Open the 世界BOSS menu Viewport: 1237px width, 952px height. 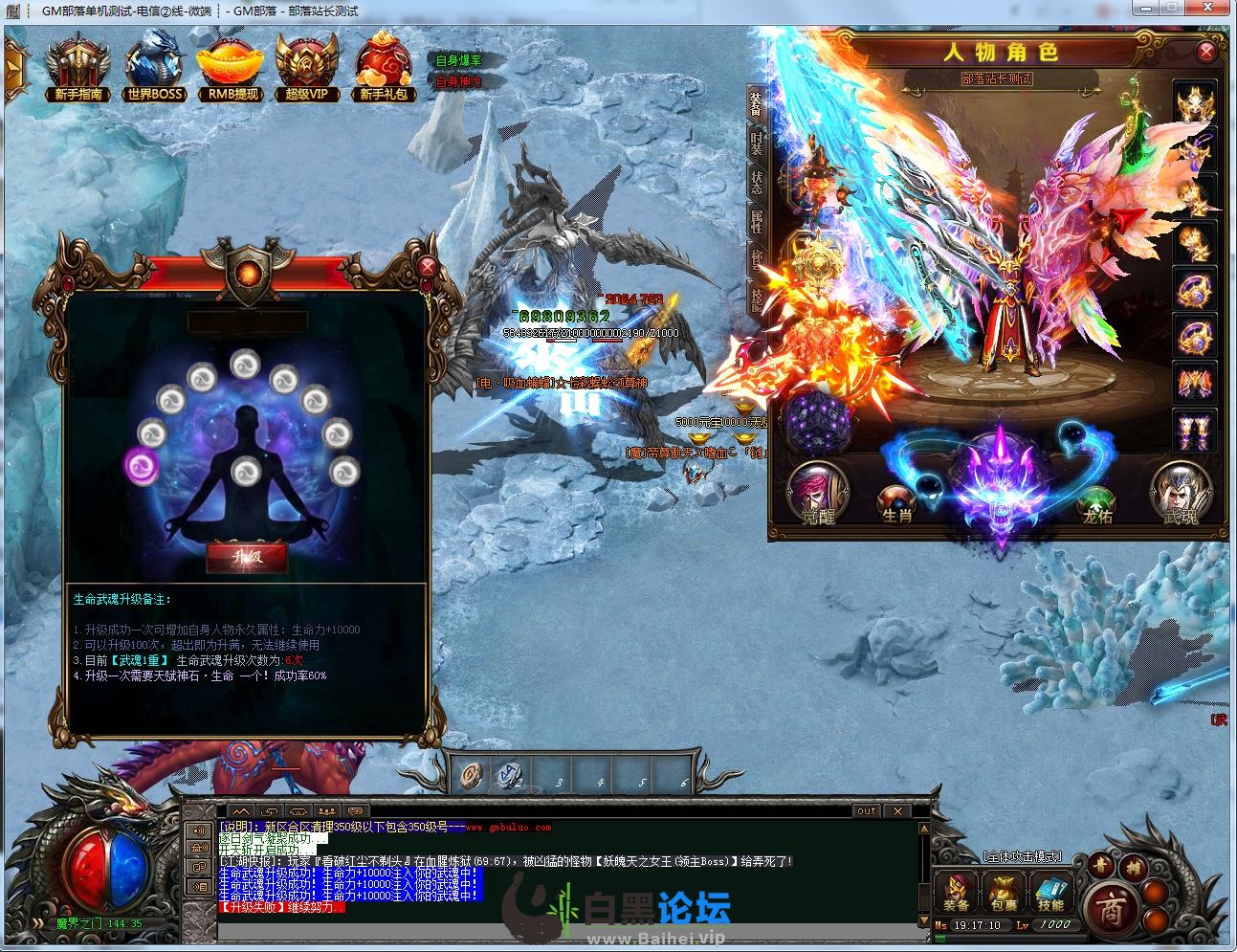tap(155, 66)
